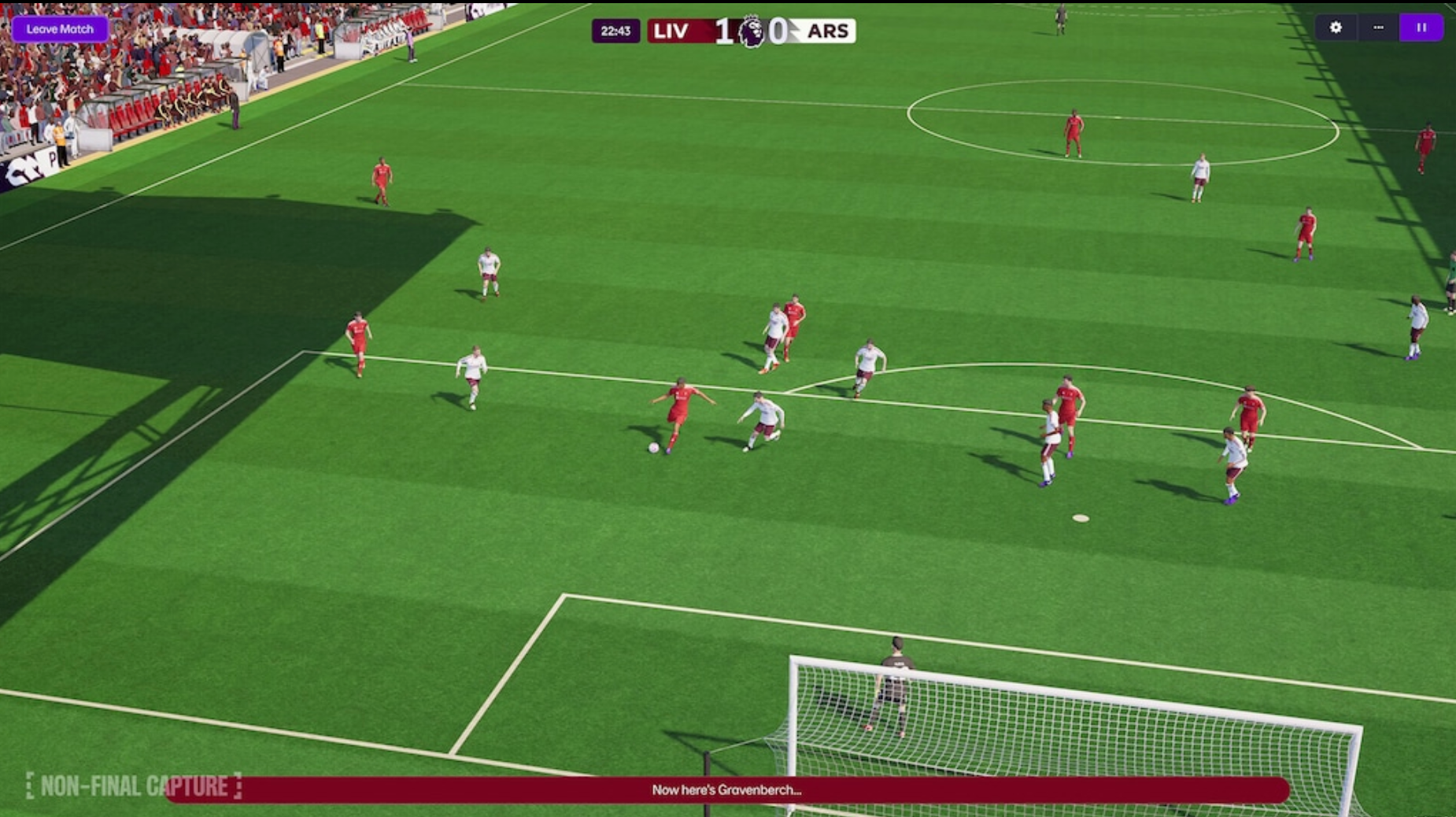The height and width of the screenshot is (817, 1456).
Task: Open more options via the ellipsis dropdown
Action: (x=1378, y=28)
